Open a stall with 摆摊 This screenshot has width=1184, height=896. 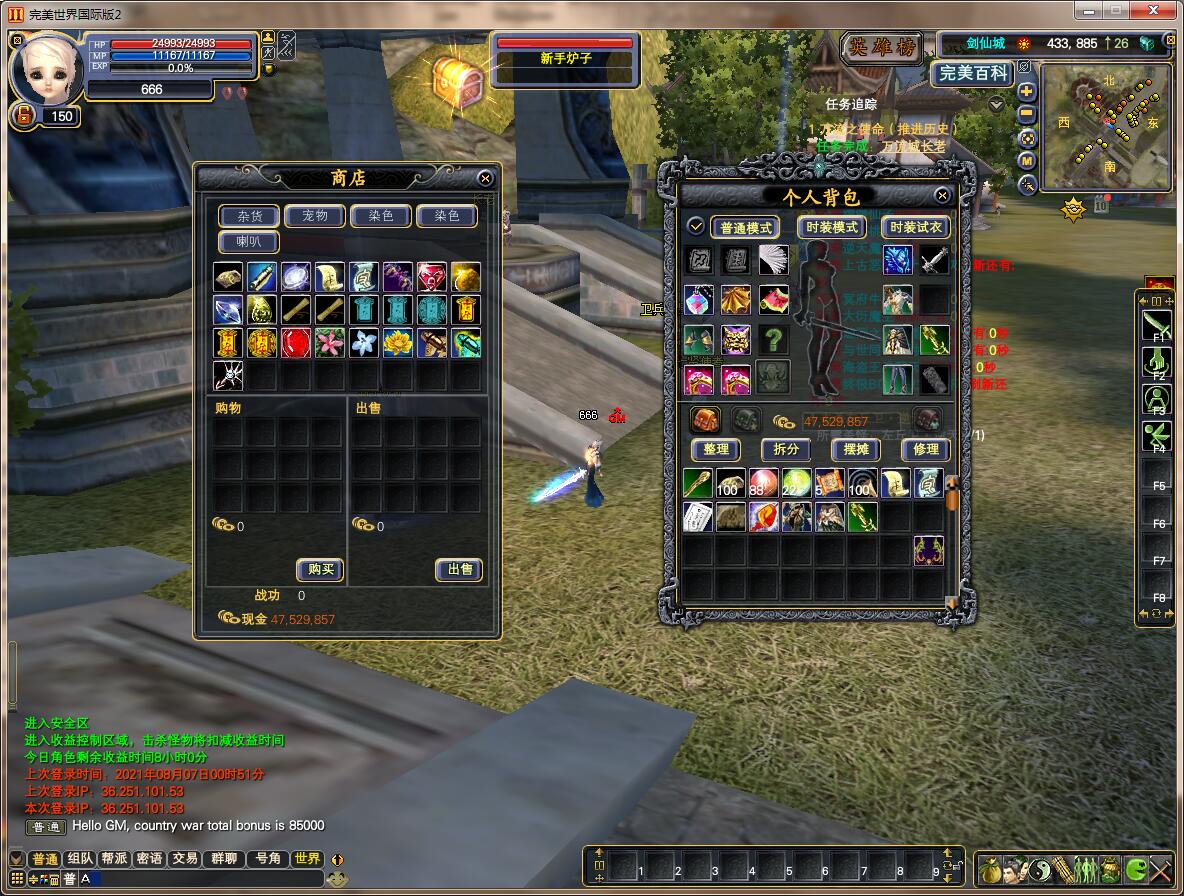[x=856, y=450]
